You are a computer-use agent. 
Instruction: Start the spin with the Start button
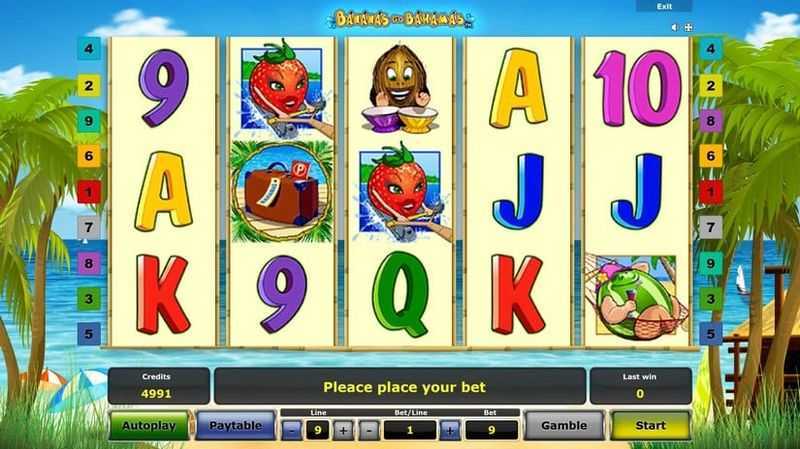(x=650, y=425)
